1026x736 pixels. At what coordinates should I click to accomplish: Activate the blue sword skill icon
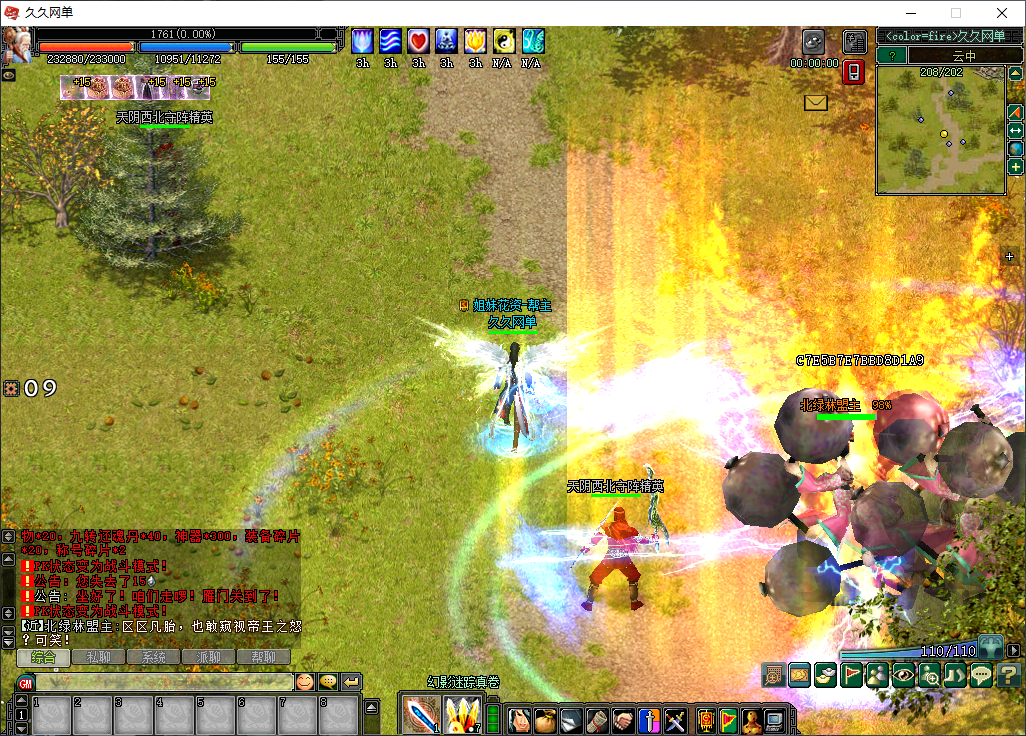(x=421, y=714)
